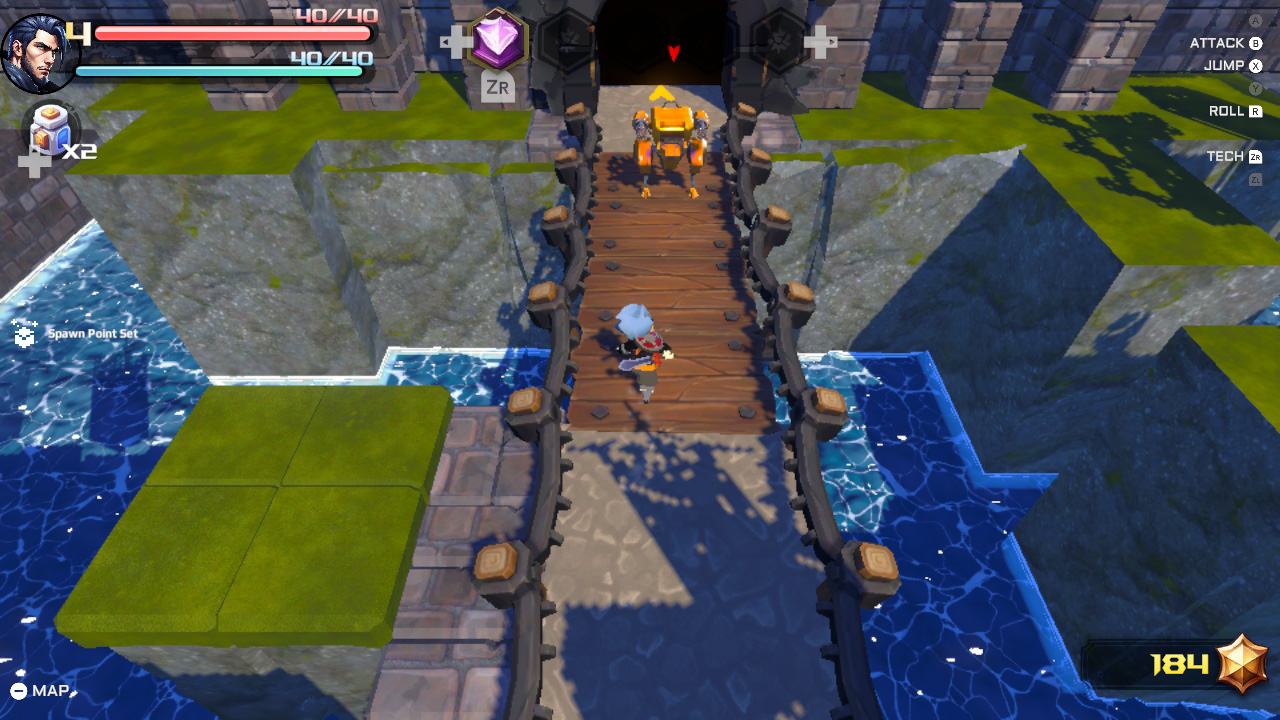Image resolution: width=1280 pixels, height=720 pixels.
Task: Select the first darkened skill slot
Action: click(x=565, y=40)
